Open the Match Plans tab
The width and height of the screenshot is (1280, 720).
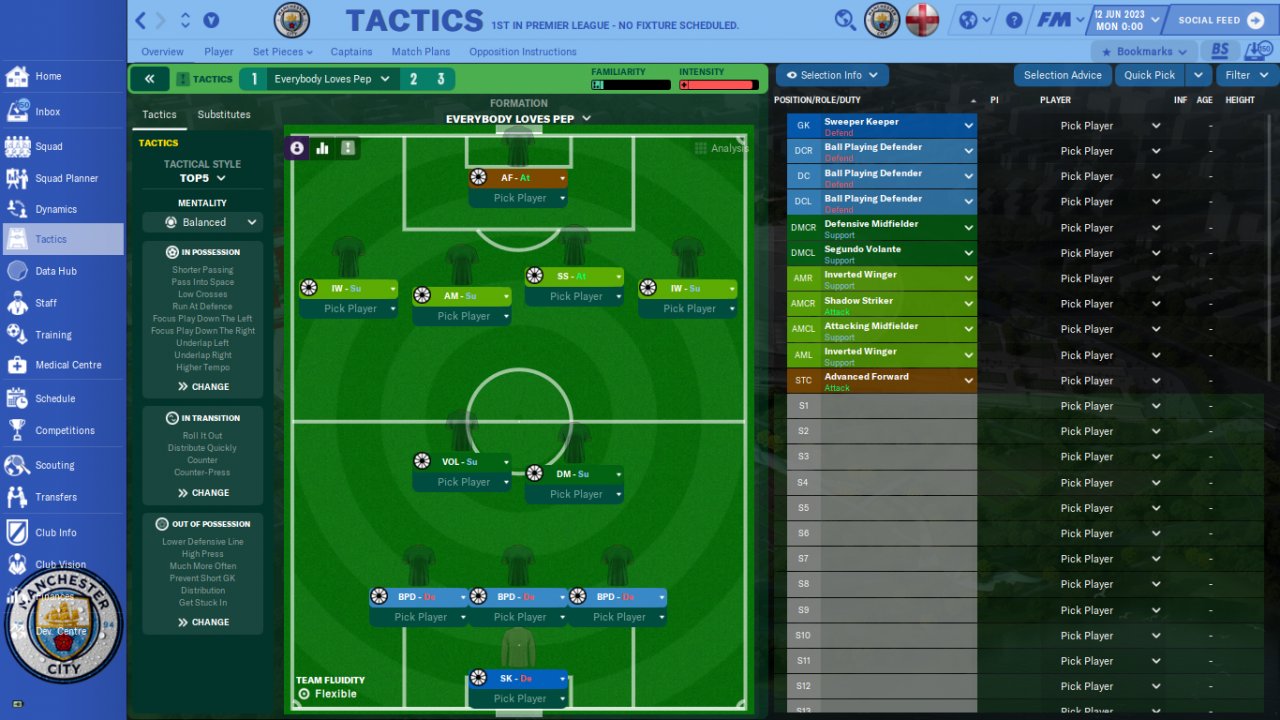pos(420,52)
